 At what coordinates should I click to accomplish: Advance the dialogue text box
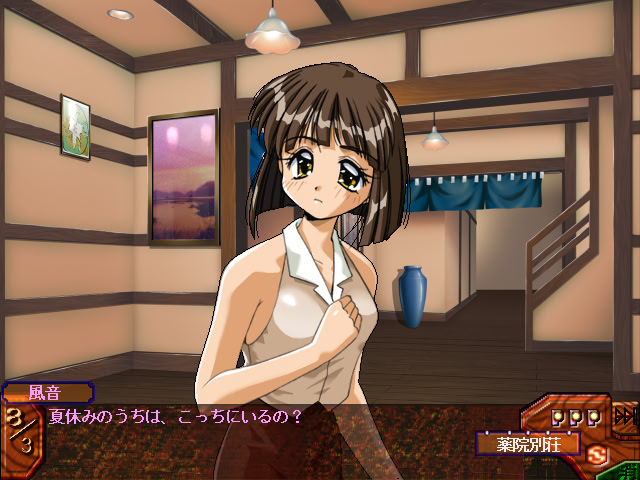coord(260,440)
